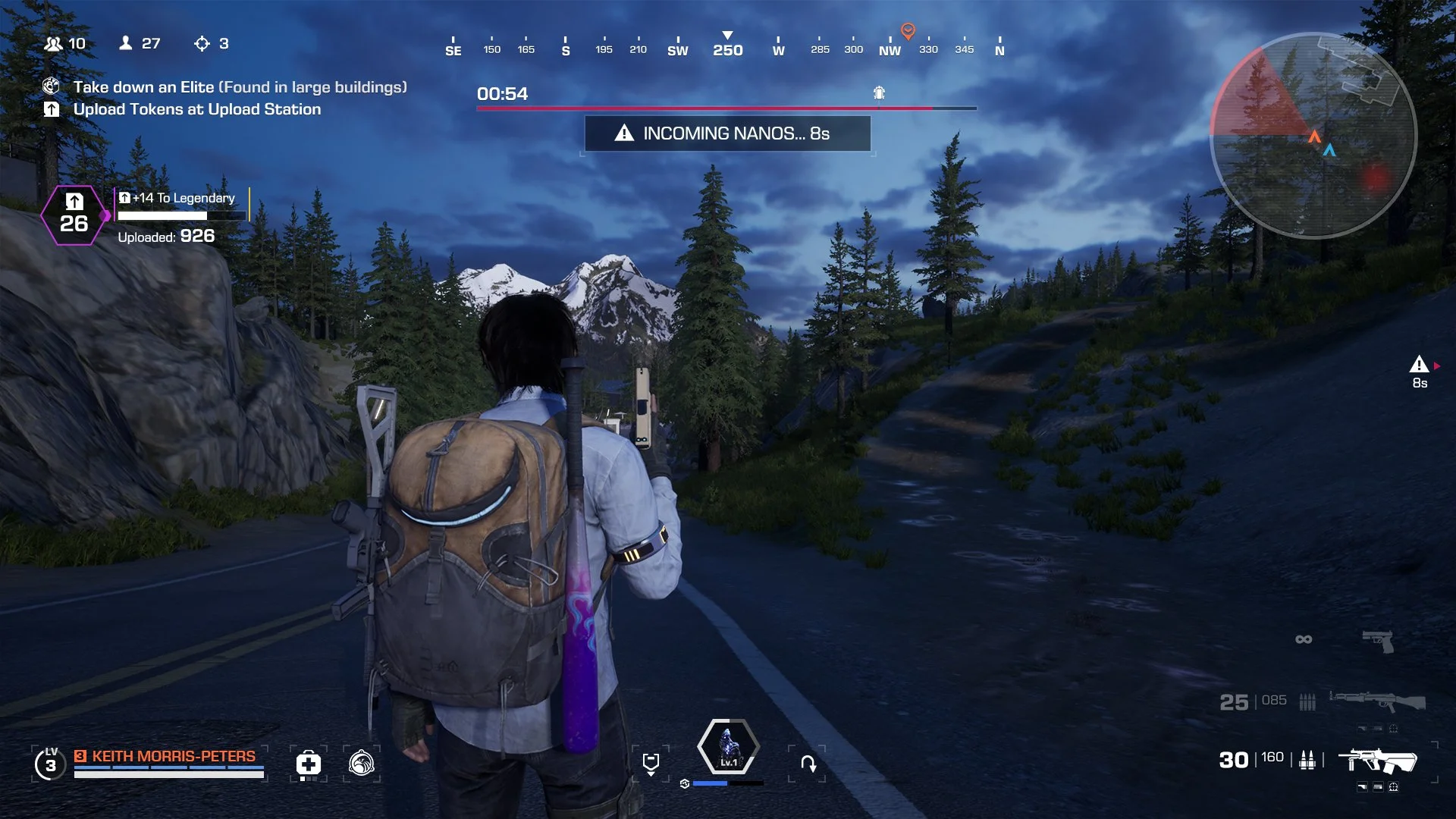Activate the curved arrow ability slot
Image resolution: width=1456 pixels, height=819 pixels.
coord(808,763)
